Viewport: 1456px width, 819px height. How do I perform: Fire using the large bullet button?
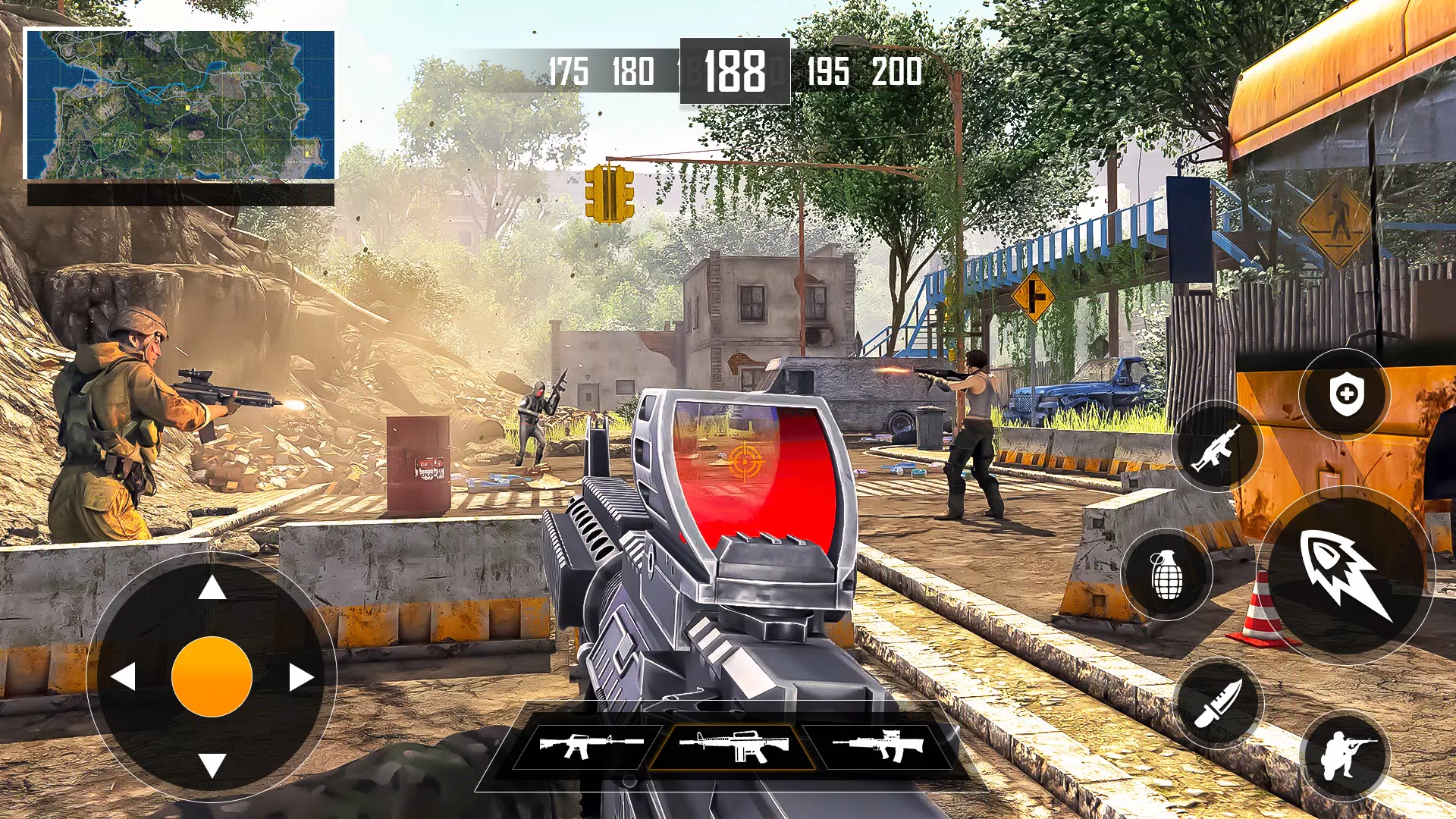[x=1346, y=575]
